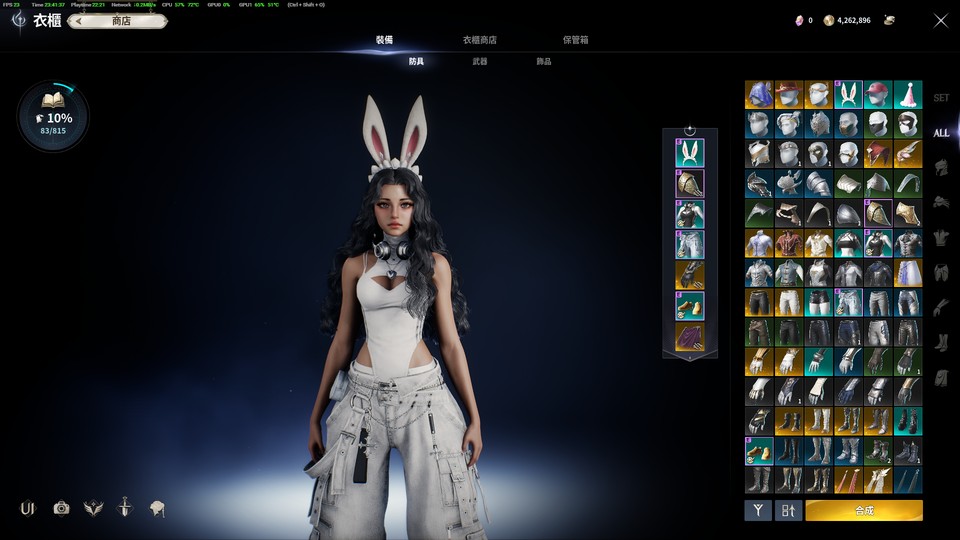960x540 pixels.
Task: Open the 保管箱 storage tab
Action: [x=575, y=40]
